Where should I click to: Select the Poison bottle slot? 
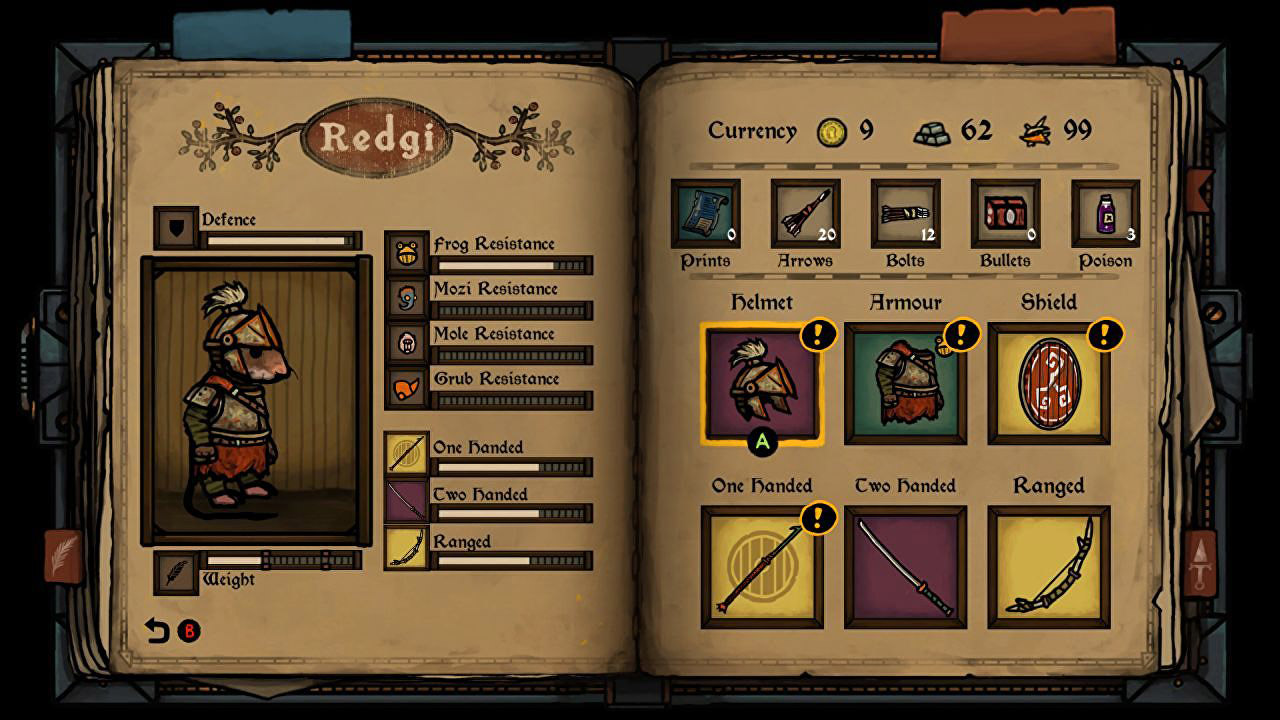(x=1105, y=213)
